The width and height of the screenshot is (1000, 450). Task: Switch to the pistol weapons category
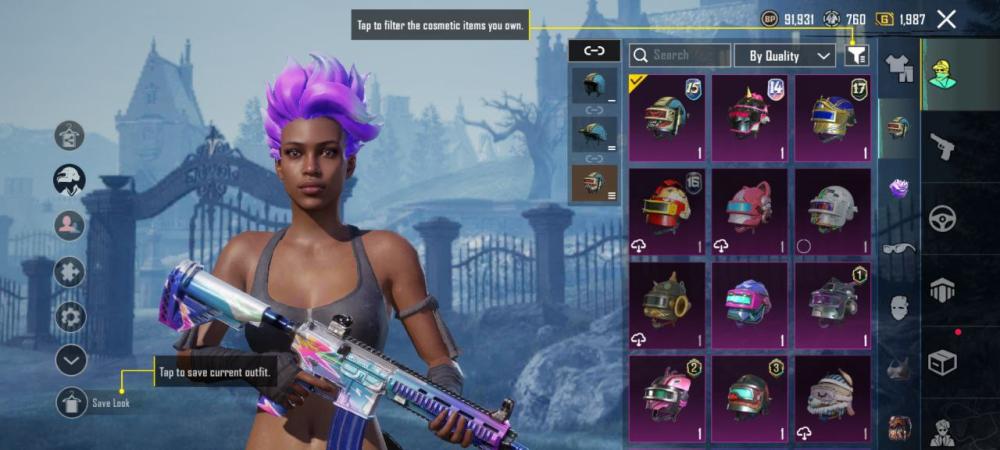click(942, 148)
